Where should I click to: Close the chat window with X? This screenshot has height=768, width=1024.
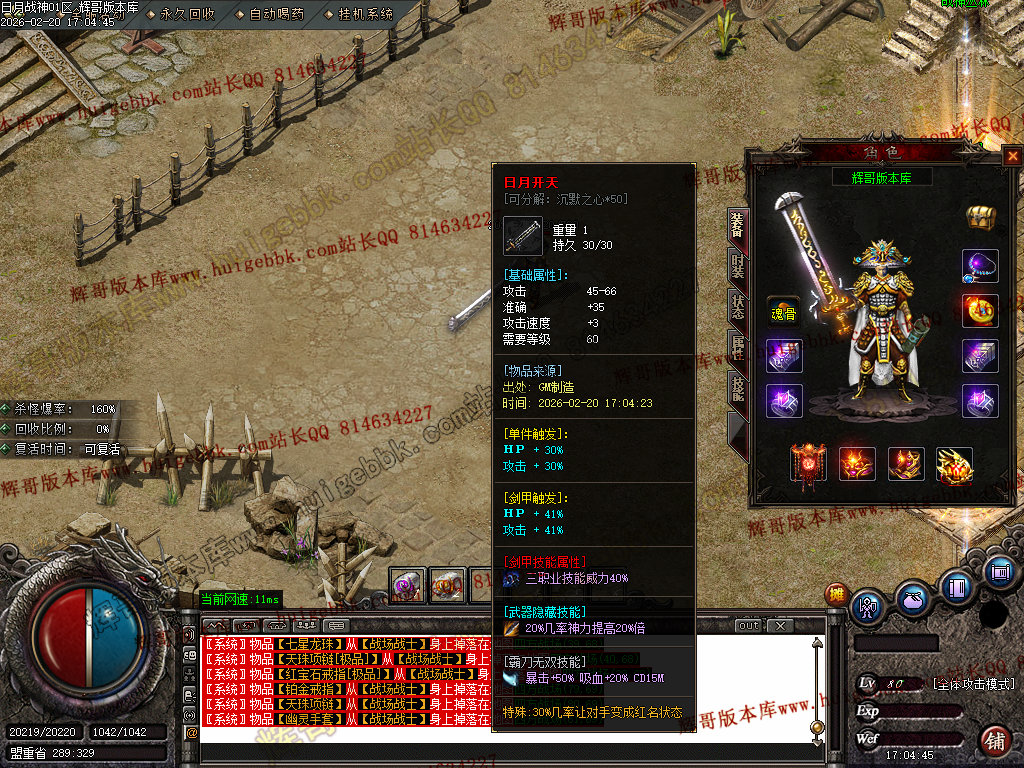(x=779, y=626)
